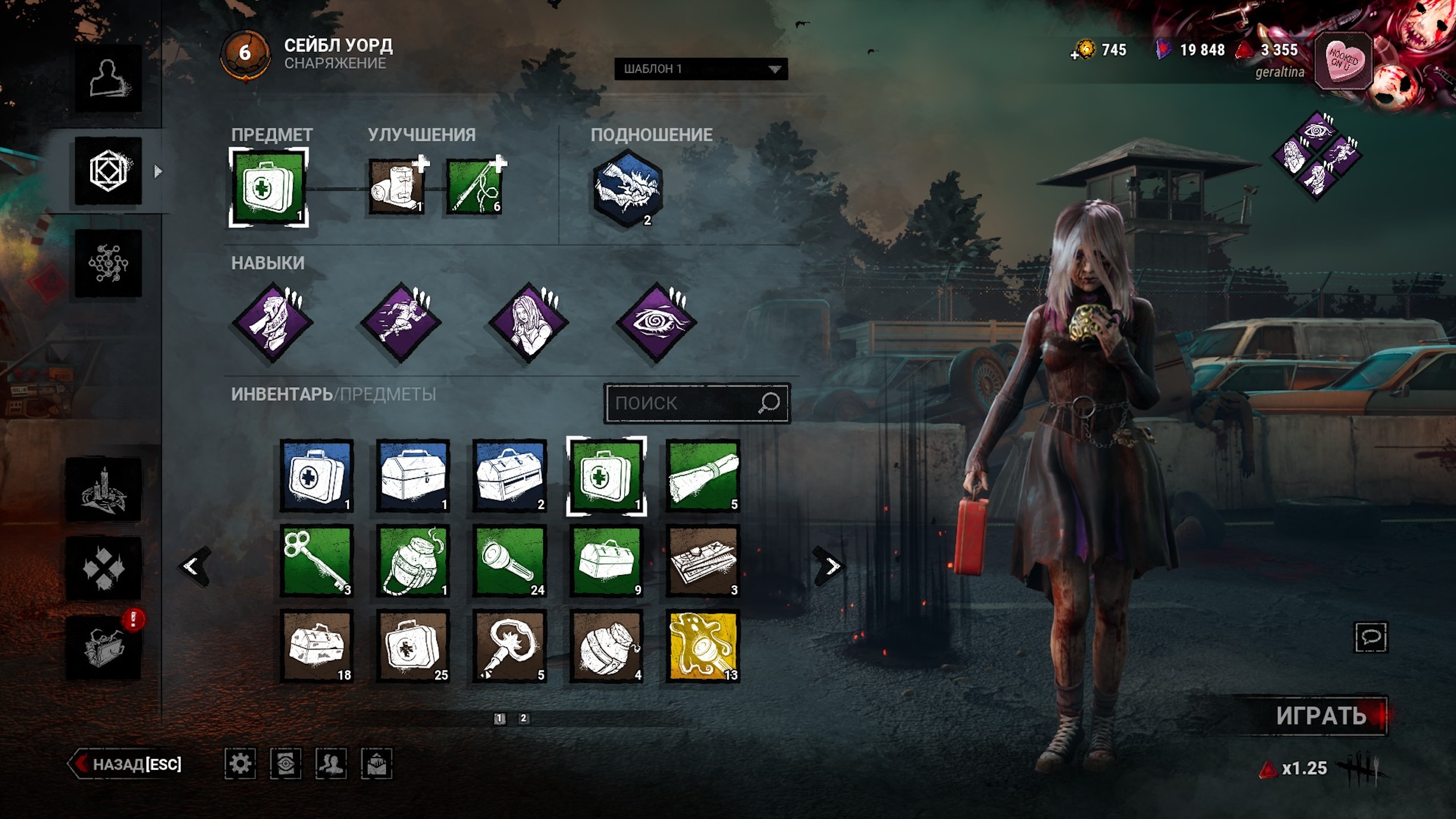Select the sprinting runner perk slot

point(401,322)
